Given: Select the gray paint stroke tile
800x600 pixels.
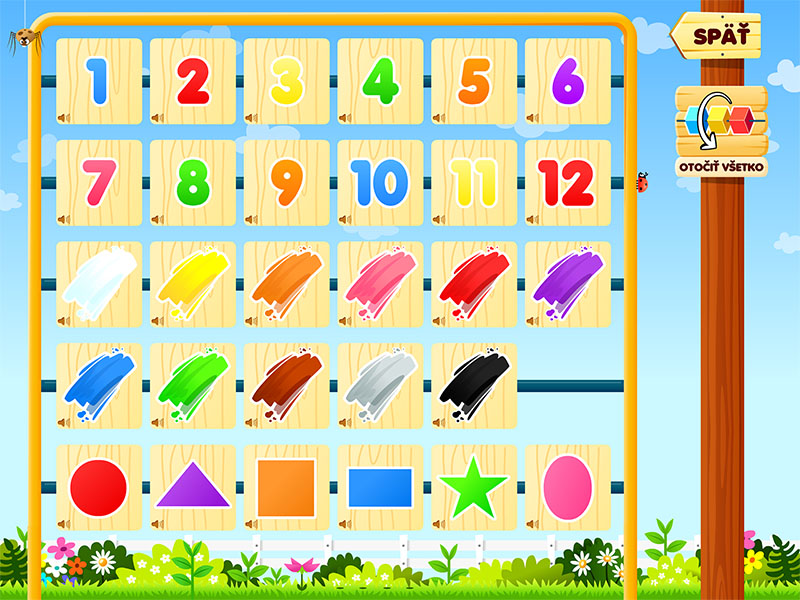Looking at the screenshot, I should (x=380, y=386).
